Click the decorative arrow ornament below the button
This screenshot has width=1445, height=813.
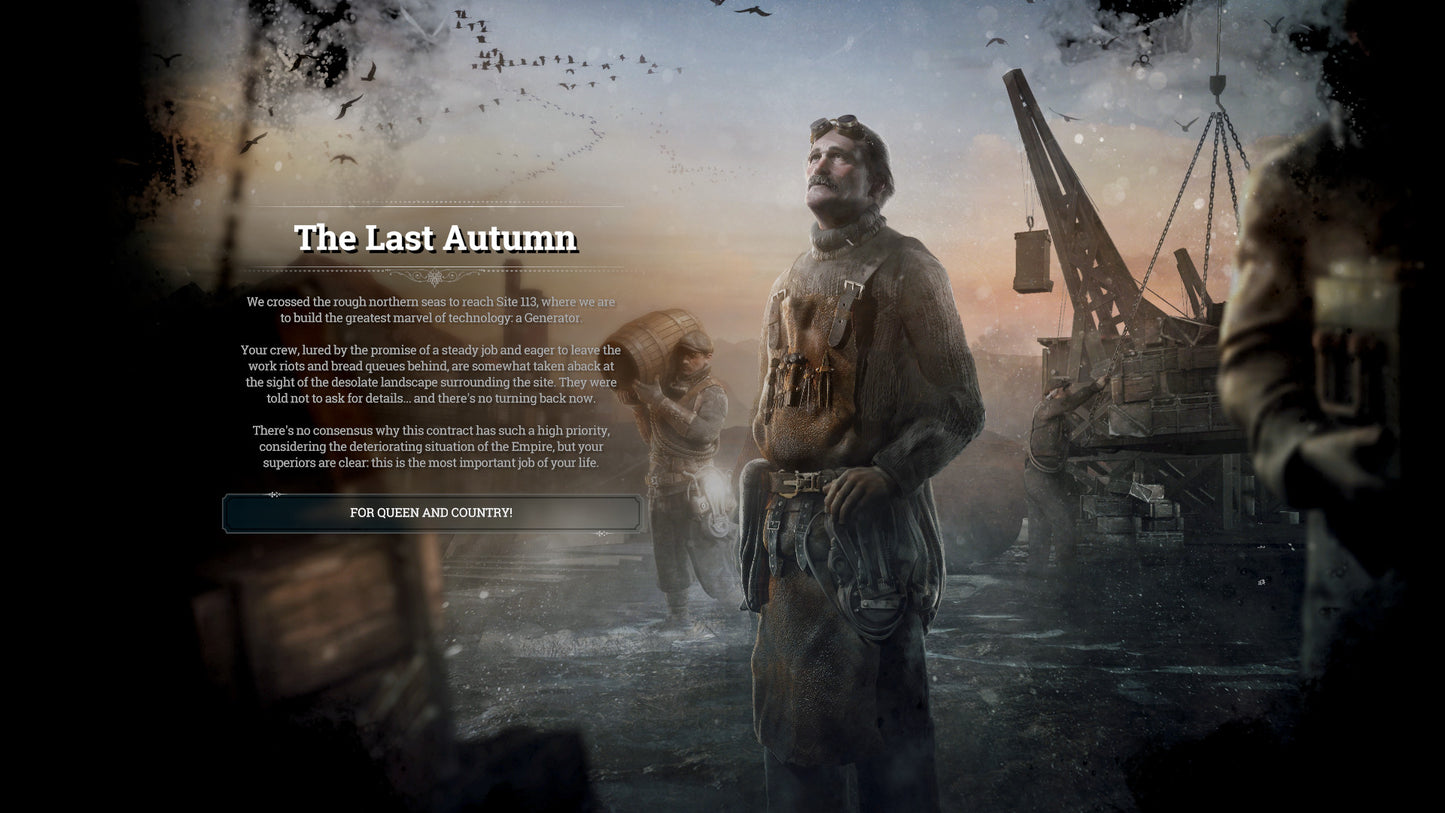600,535
